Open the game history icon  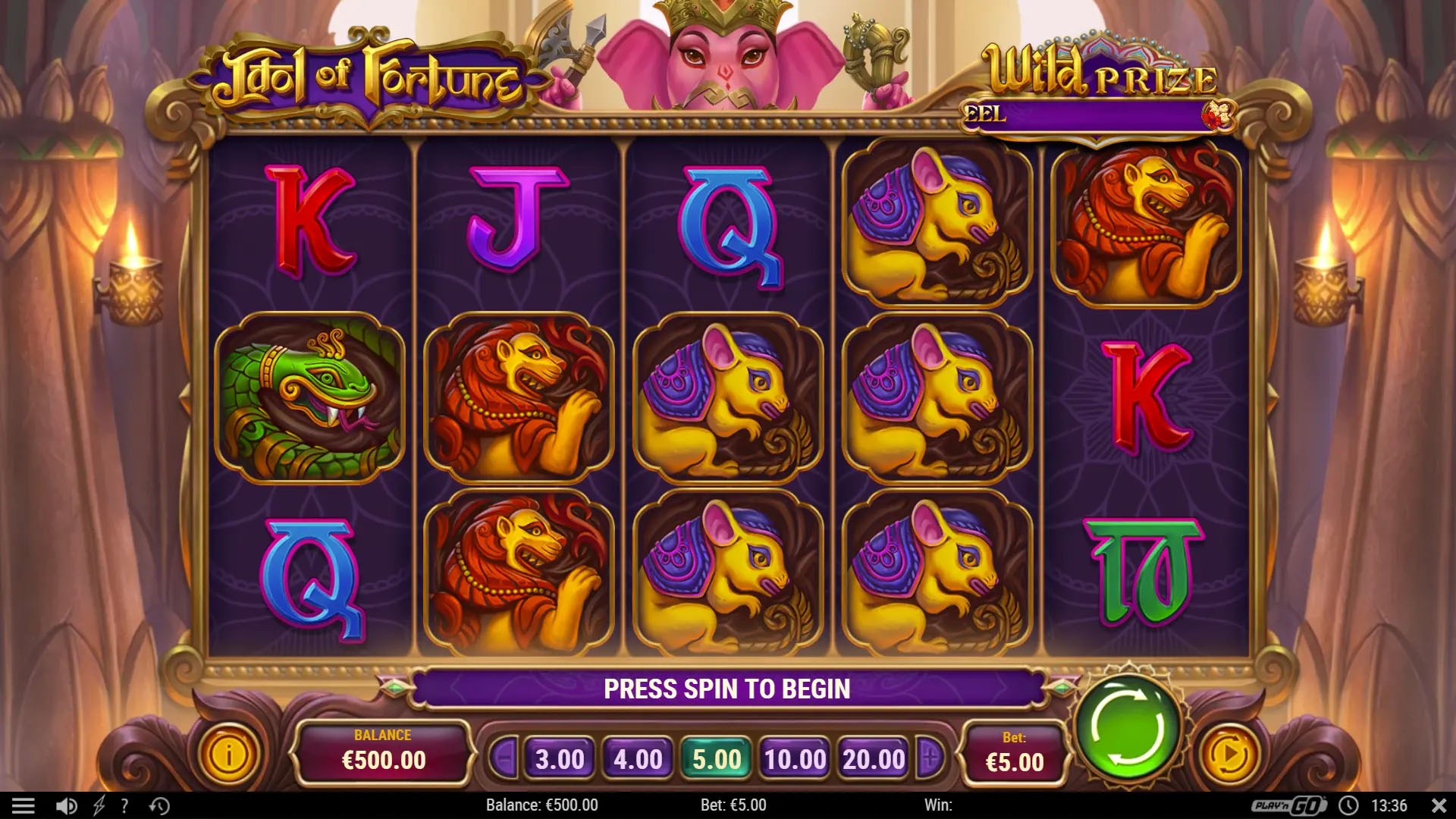[159, 805]
